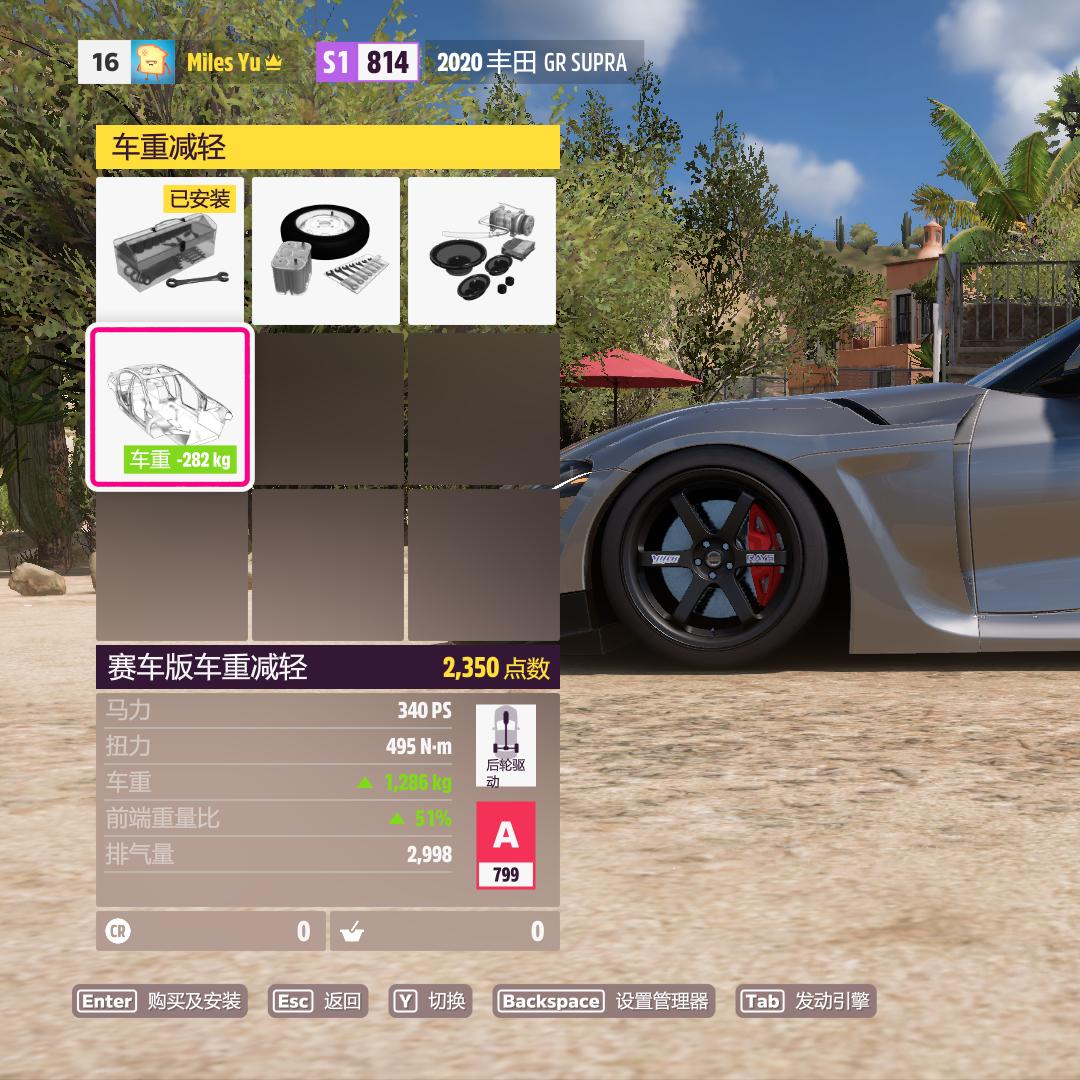This screenshot has height=1080, width=1080.
Task: Select the installed stock weight toolbox tile
Action: pos(170,251)
